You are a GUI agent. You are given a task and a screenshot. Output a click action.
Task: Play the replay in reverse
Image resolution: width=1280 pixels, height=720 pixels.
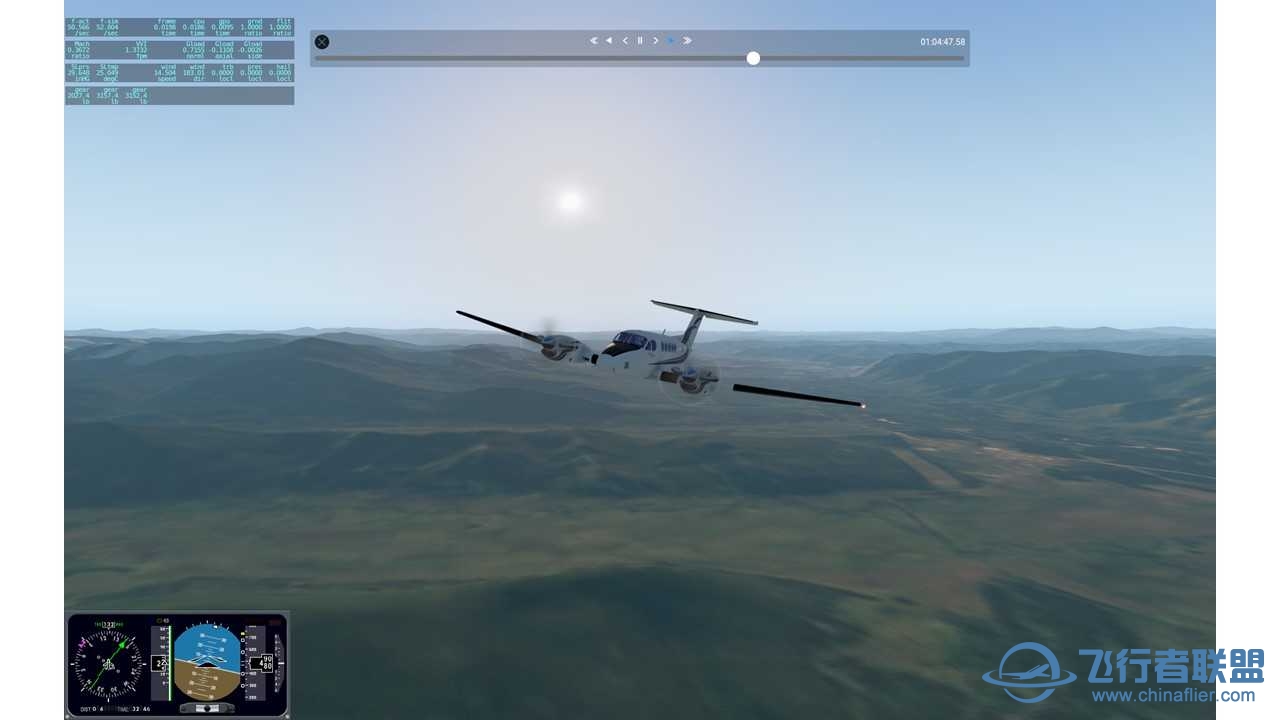pyautogui.click(x=609, y=41)
